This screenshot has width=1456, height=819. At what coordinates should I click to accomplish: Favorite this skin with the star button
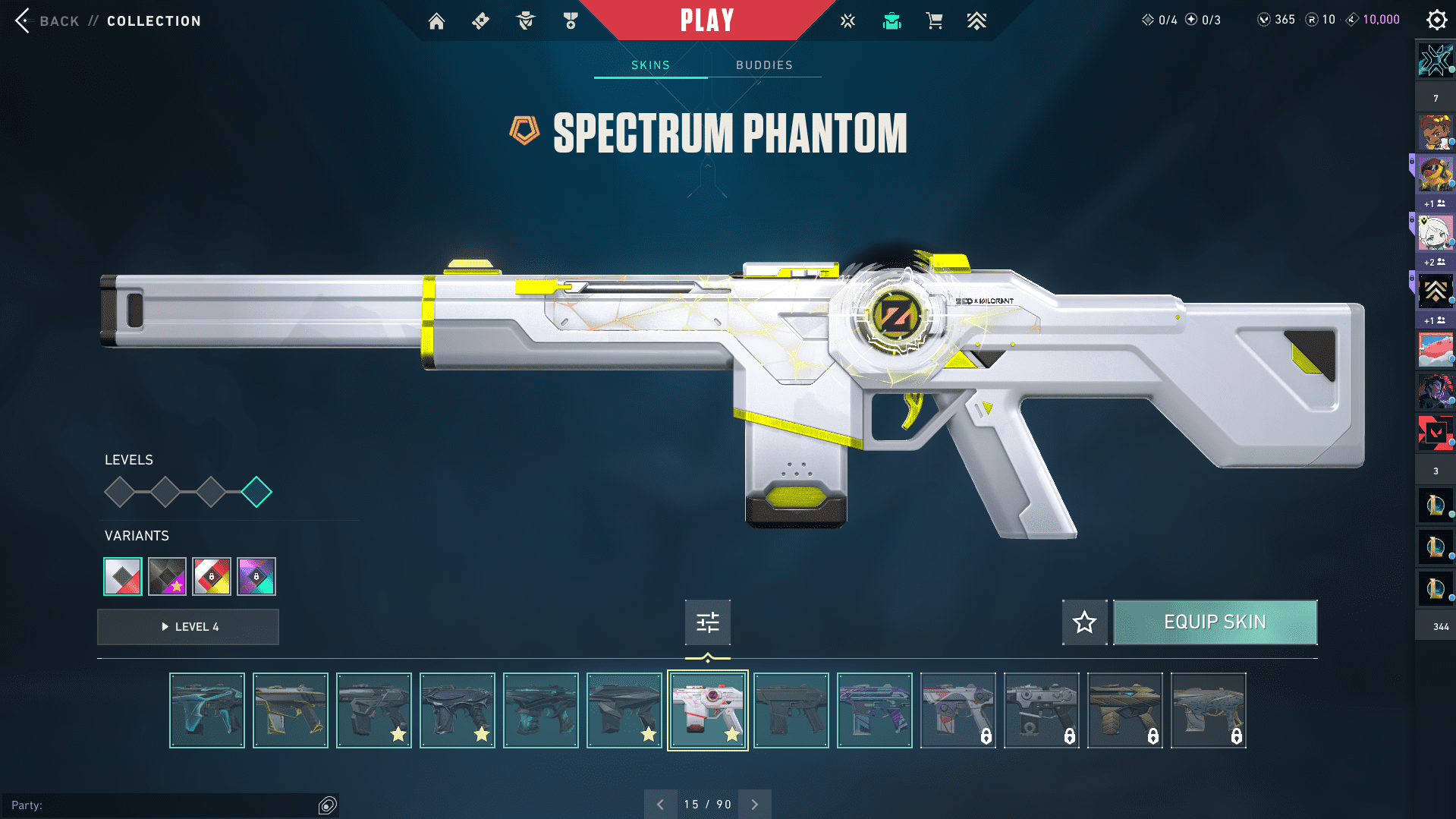[1084, 622]
